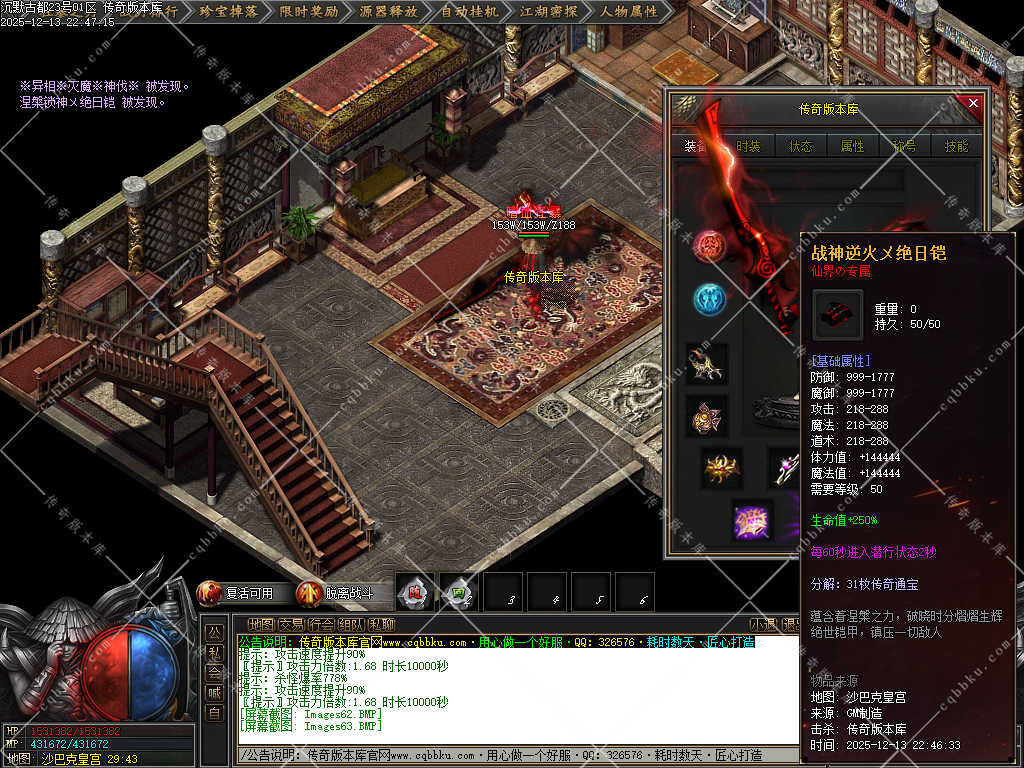This screenshot has height=768, width=1024.
Task: Select the purple glowing item slot
Action: tap(751, 521)
